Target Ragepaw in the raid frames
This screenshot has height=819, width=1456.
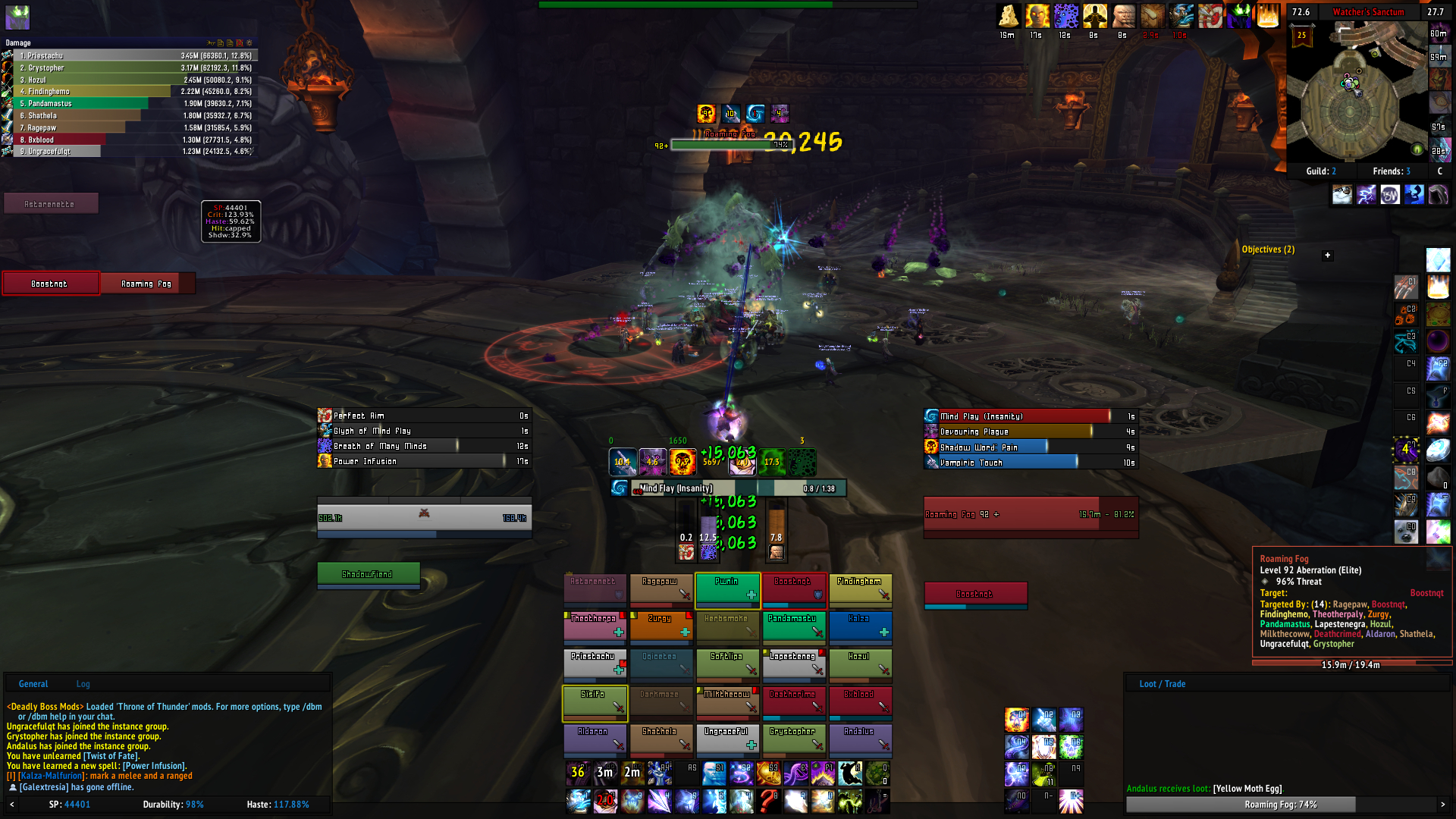(x=661, y=590)
